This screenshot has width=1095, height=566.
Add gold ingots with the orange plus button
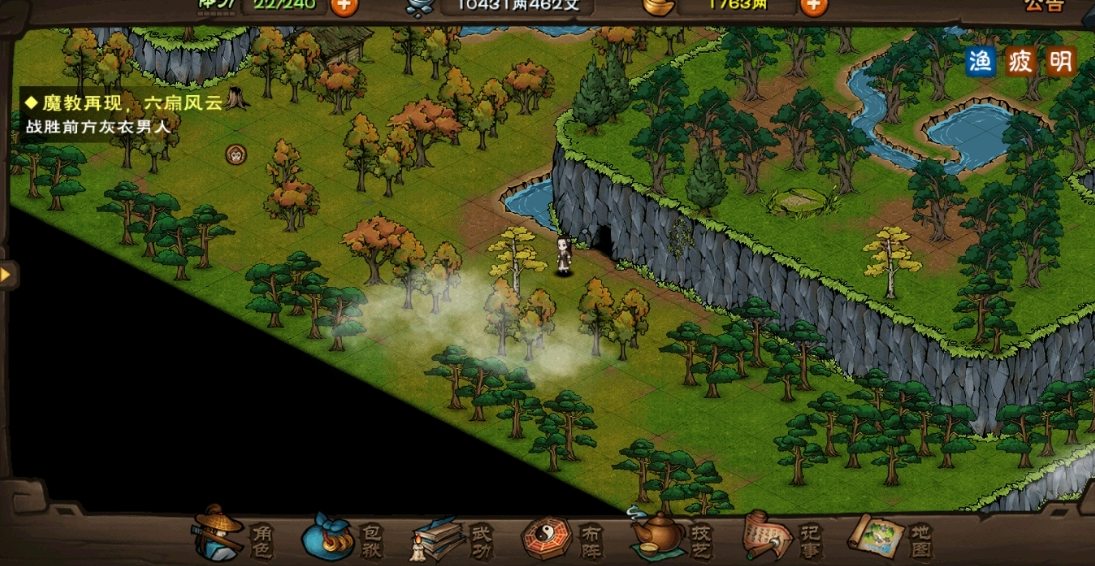814,5
